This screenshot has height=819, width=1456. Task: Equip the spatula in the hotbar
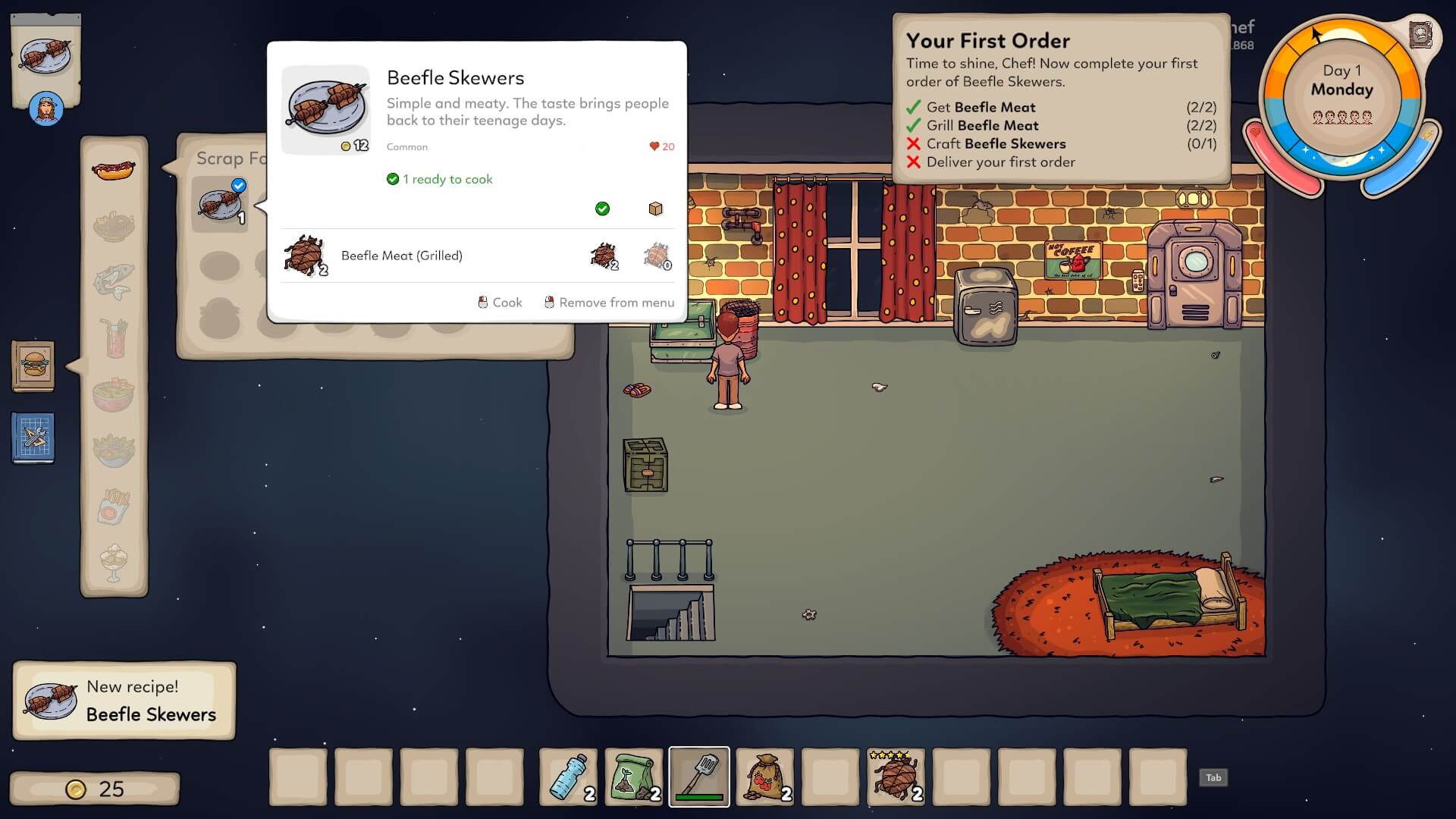(x=699, y=777)
